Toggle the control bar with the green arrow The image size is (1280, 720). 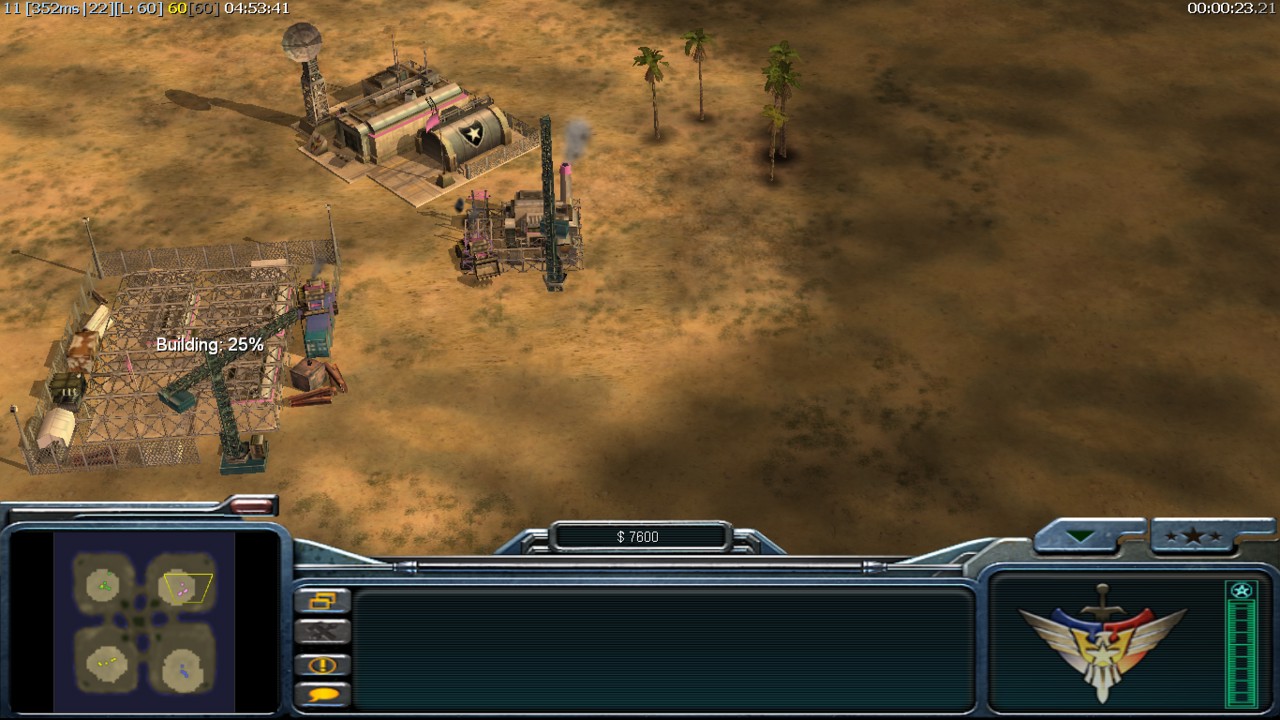[x=1080, y=537]
